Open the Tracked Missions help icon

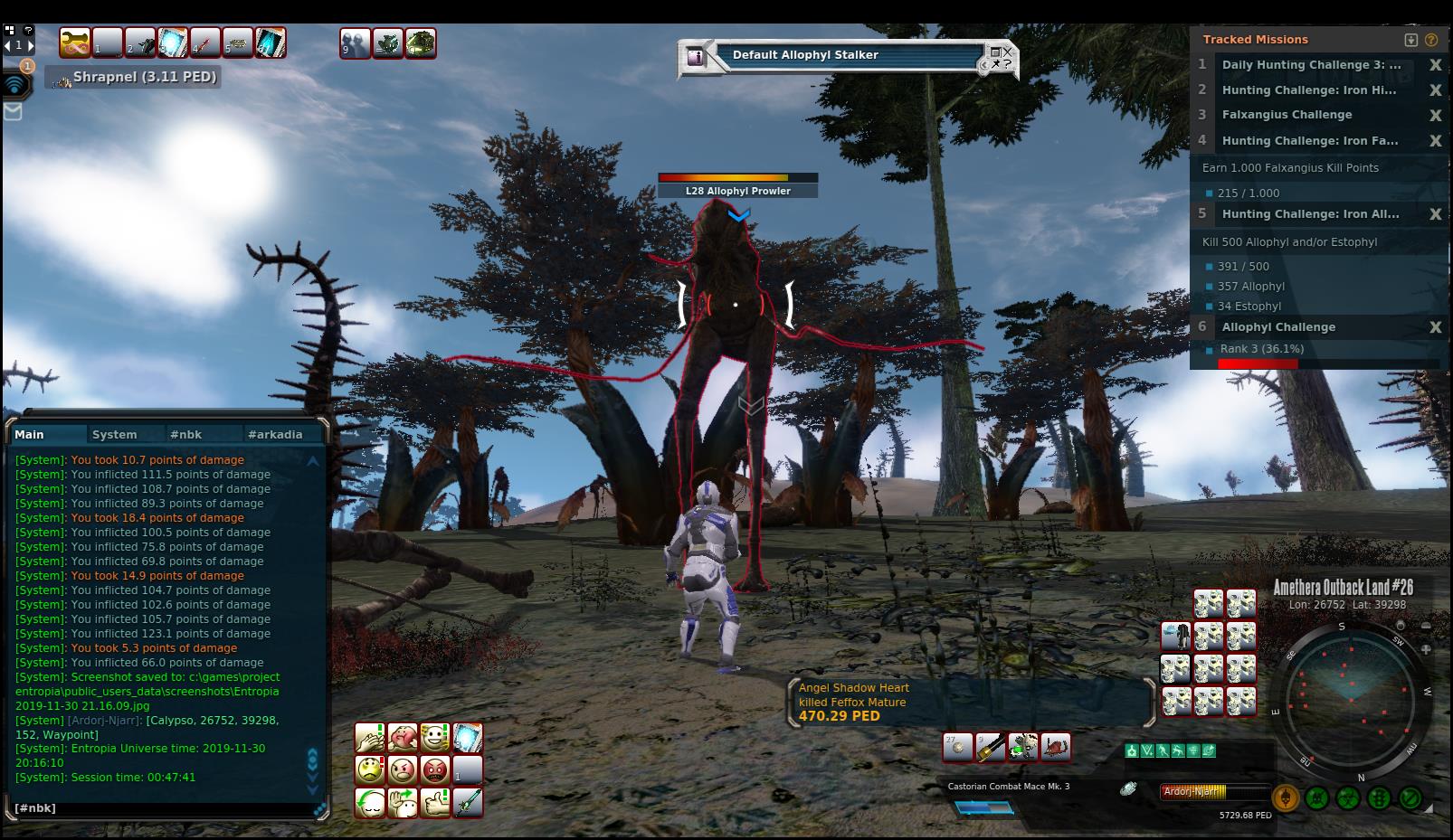[1430, 40]
